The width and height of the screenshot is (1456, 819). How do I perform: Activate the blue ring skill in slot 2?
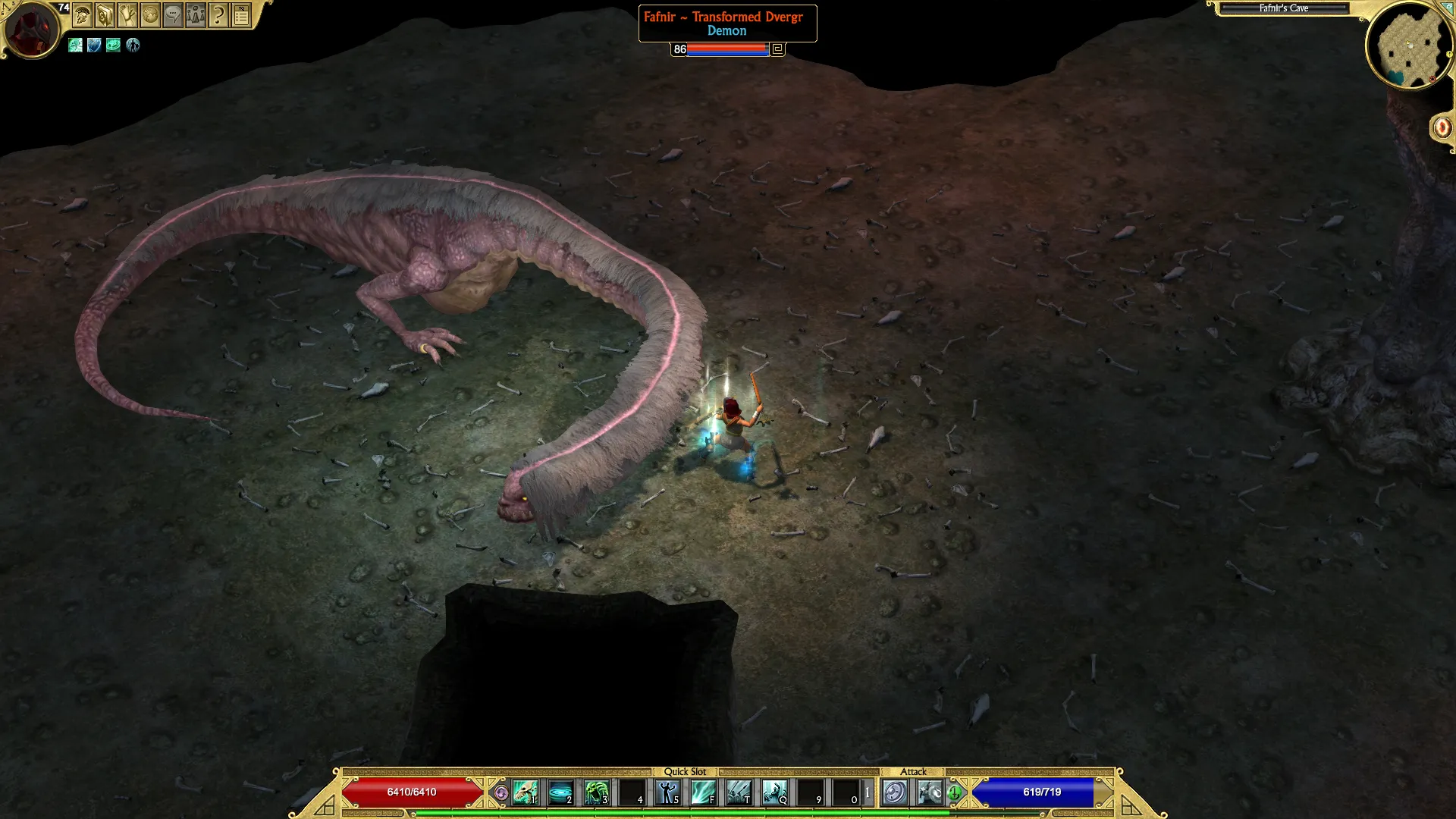560,792
